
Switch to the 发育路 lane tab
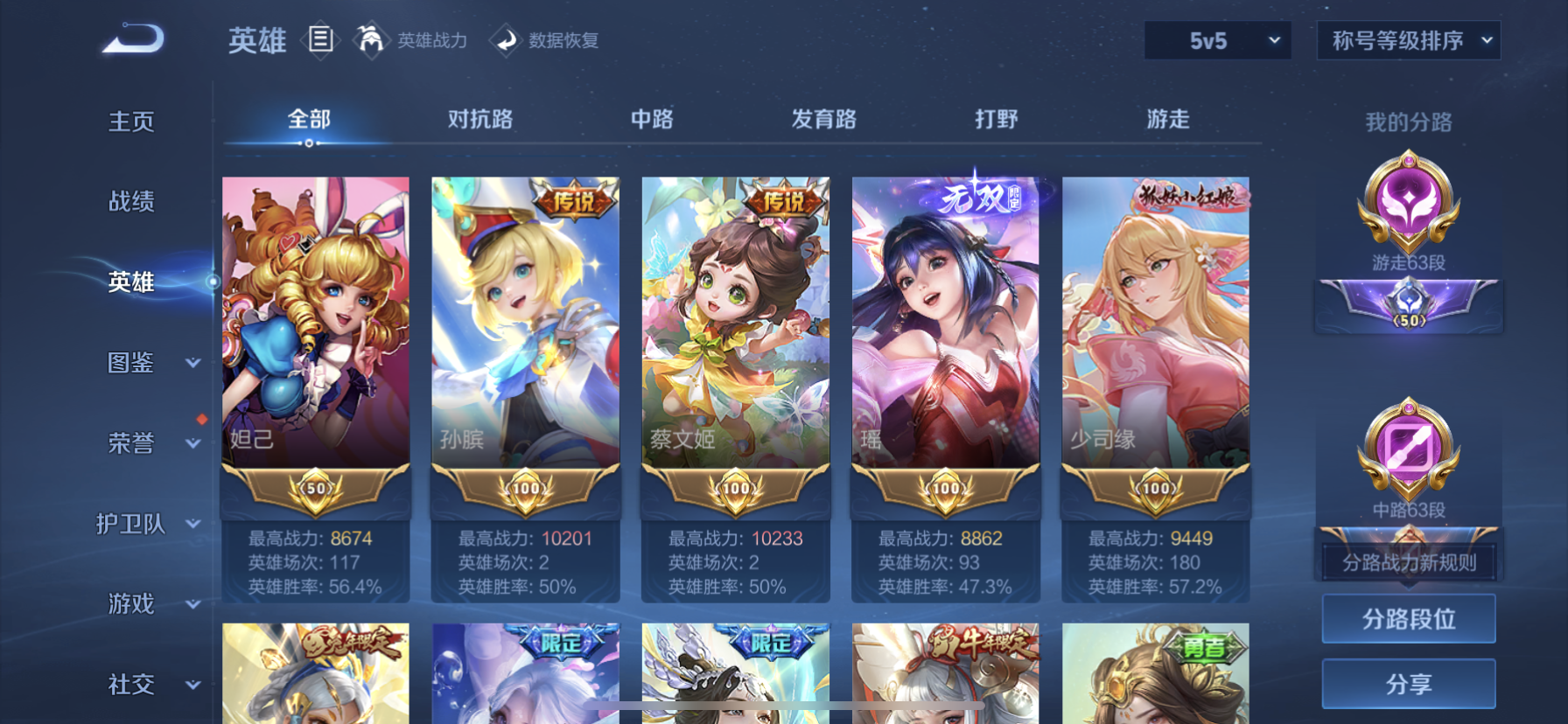(824, 119)
